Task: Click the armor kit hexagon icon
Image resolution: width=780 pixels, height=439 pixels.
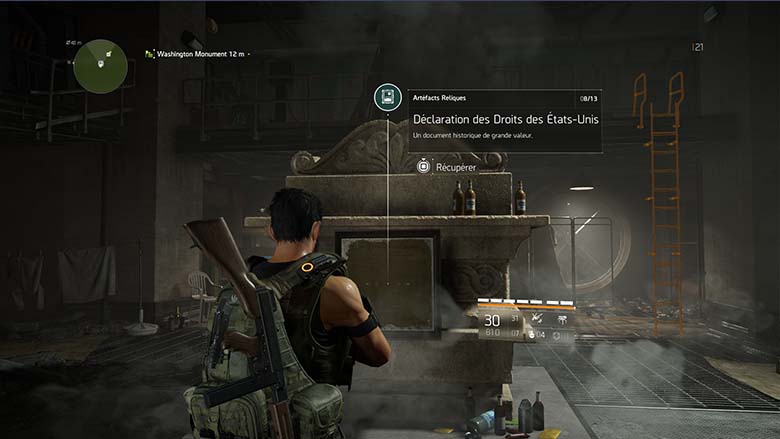Action: (x=556, y=333)
